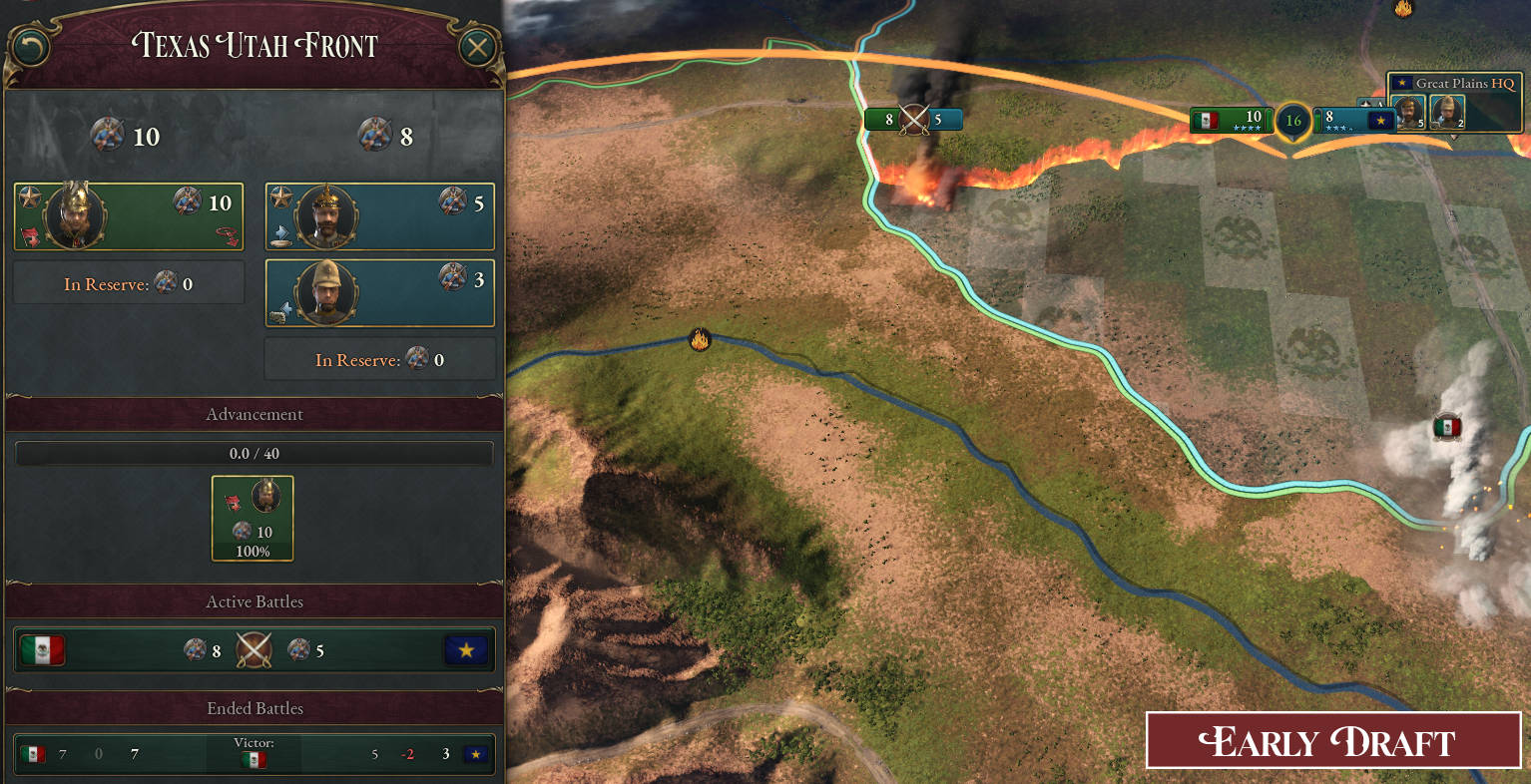Select the front marker showing 16
Screen dimensions: 1531x784
(x=1293, y=121)
